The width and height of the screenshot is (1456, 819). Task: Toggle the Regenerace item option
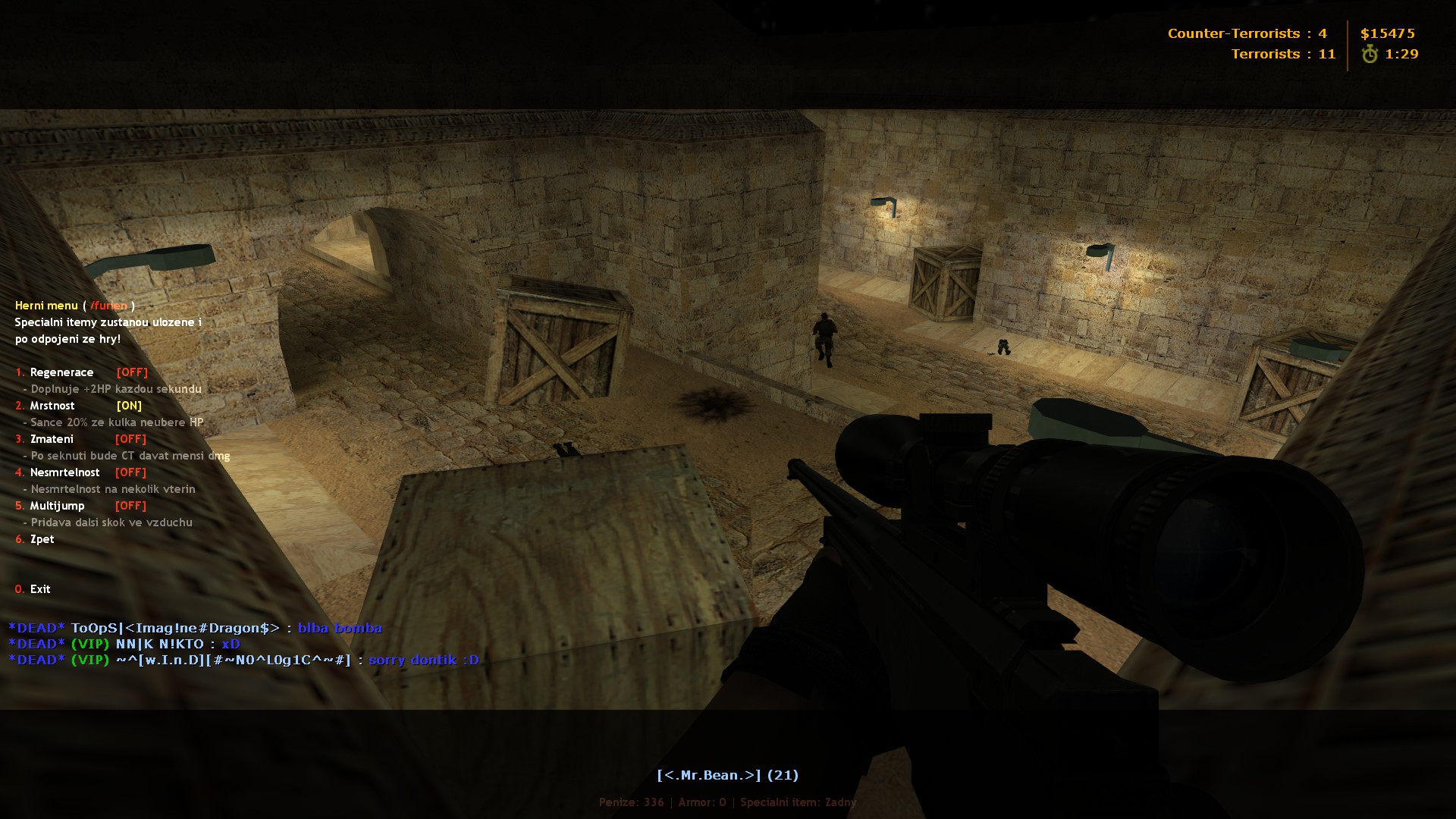(x=62, y=372)
